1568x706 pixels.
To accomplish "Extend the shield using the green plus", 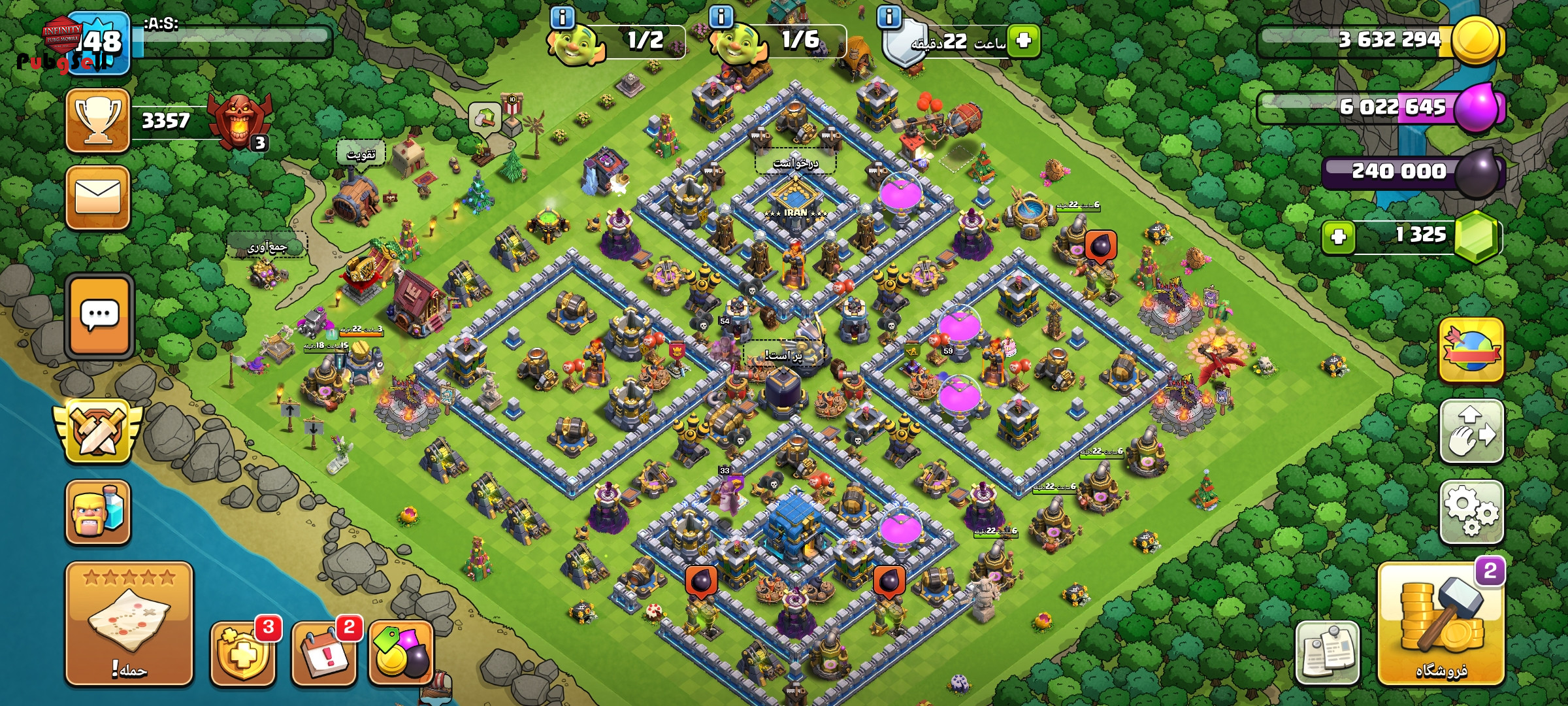I will pyautogui.click(x=1023, y=41).
